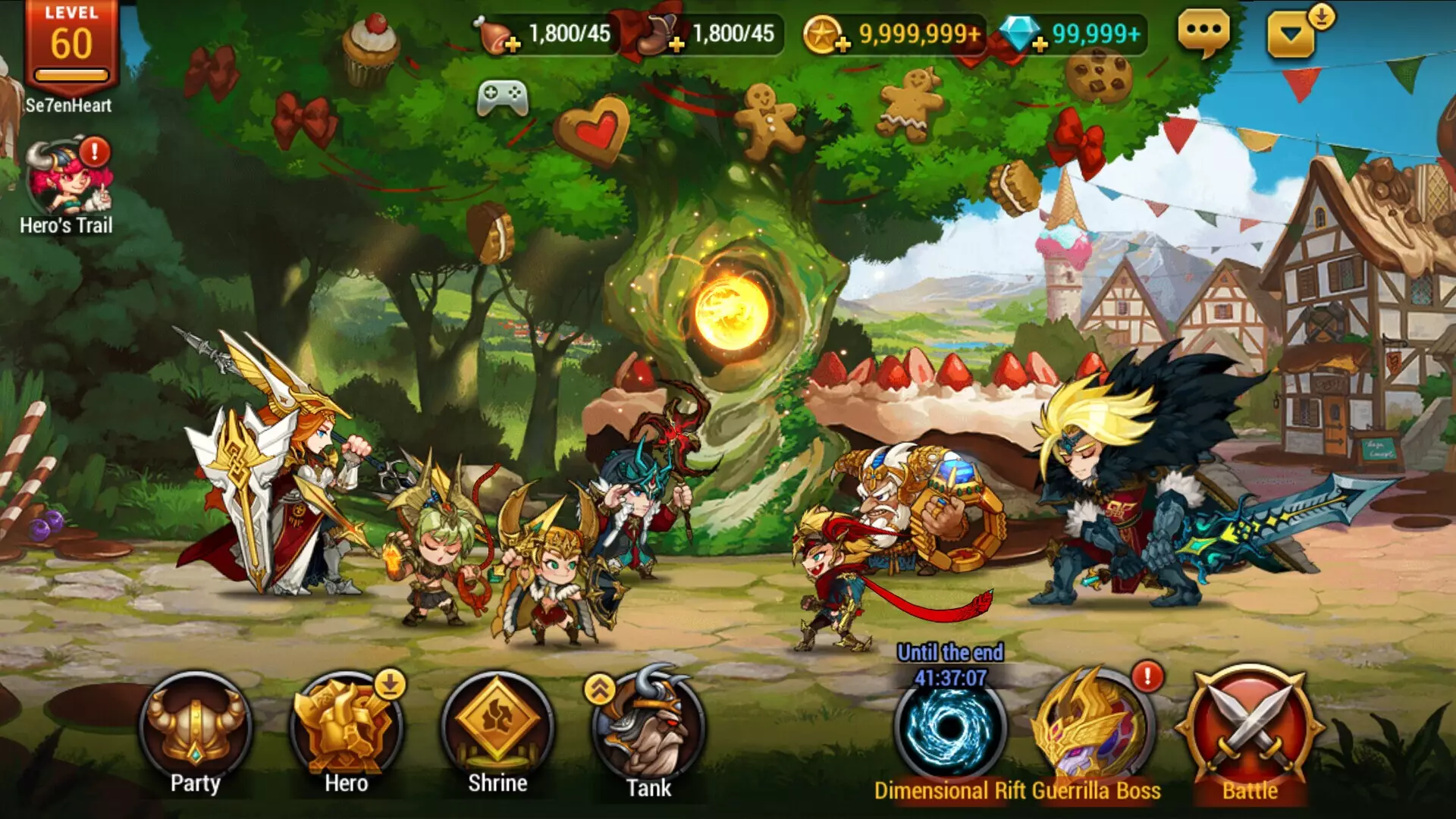Viewport: 1456px width, 819px height.
Task: Add more meat stamina
Action: point(512,45)
